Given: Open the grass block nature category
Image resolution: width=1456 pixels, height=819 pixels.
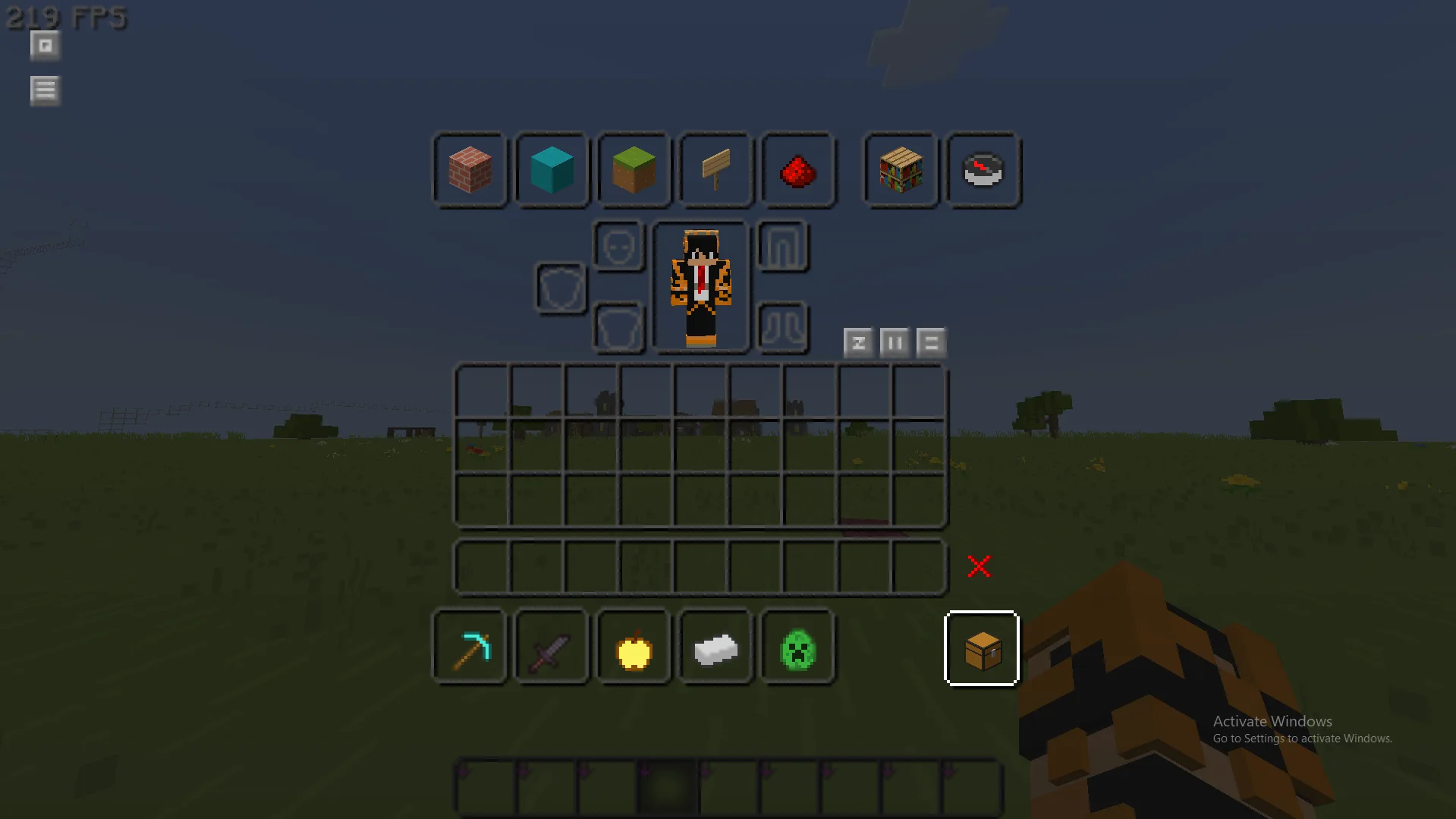Looking at the screenshot, I should point(634,172).
